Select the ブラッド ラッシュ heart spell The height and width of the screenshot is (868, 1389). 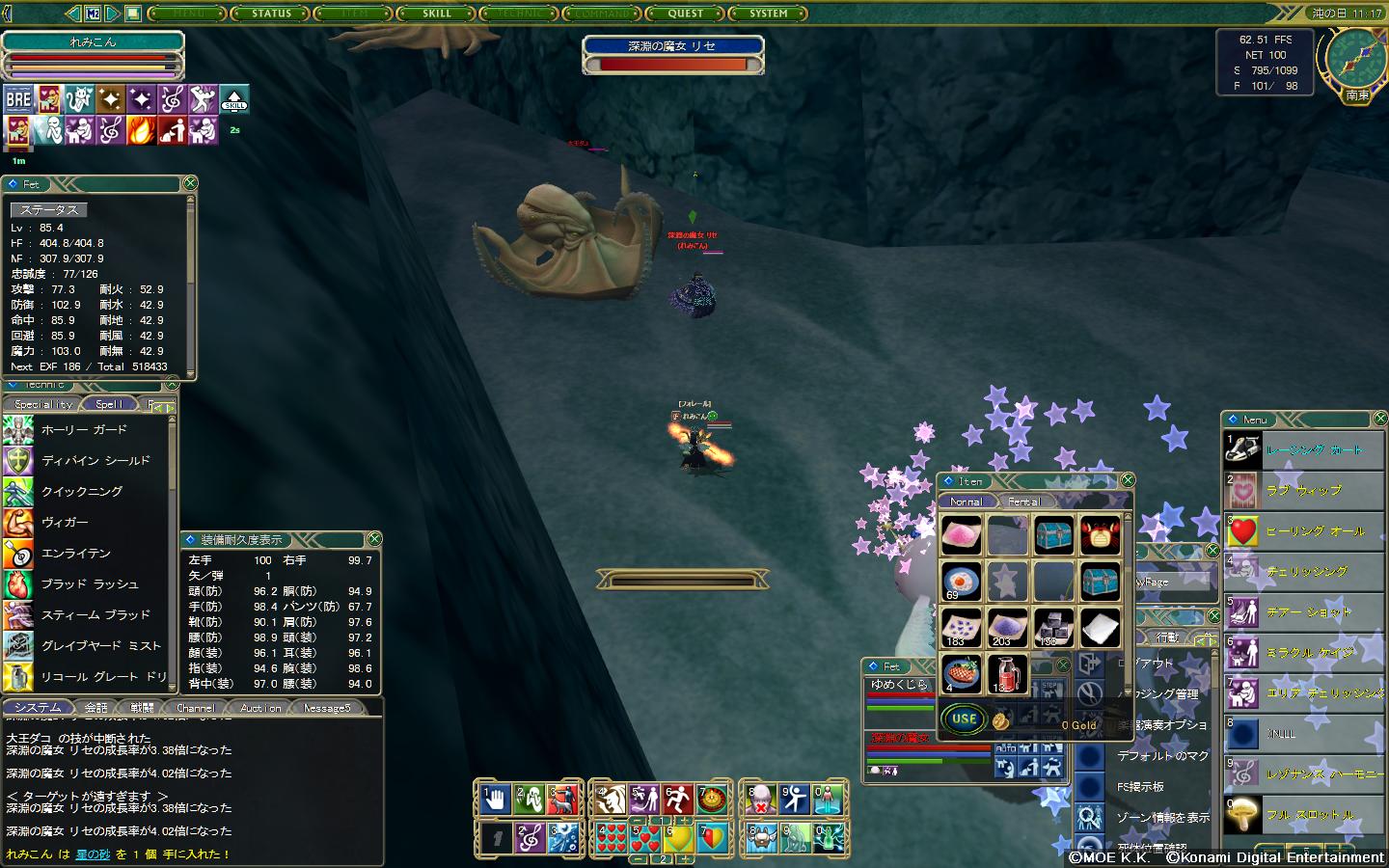click(90, 584)
